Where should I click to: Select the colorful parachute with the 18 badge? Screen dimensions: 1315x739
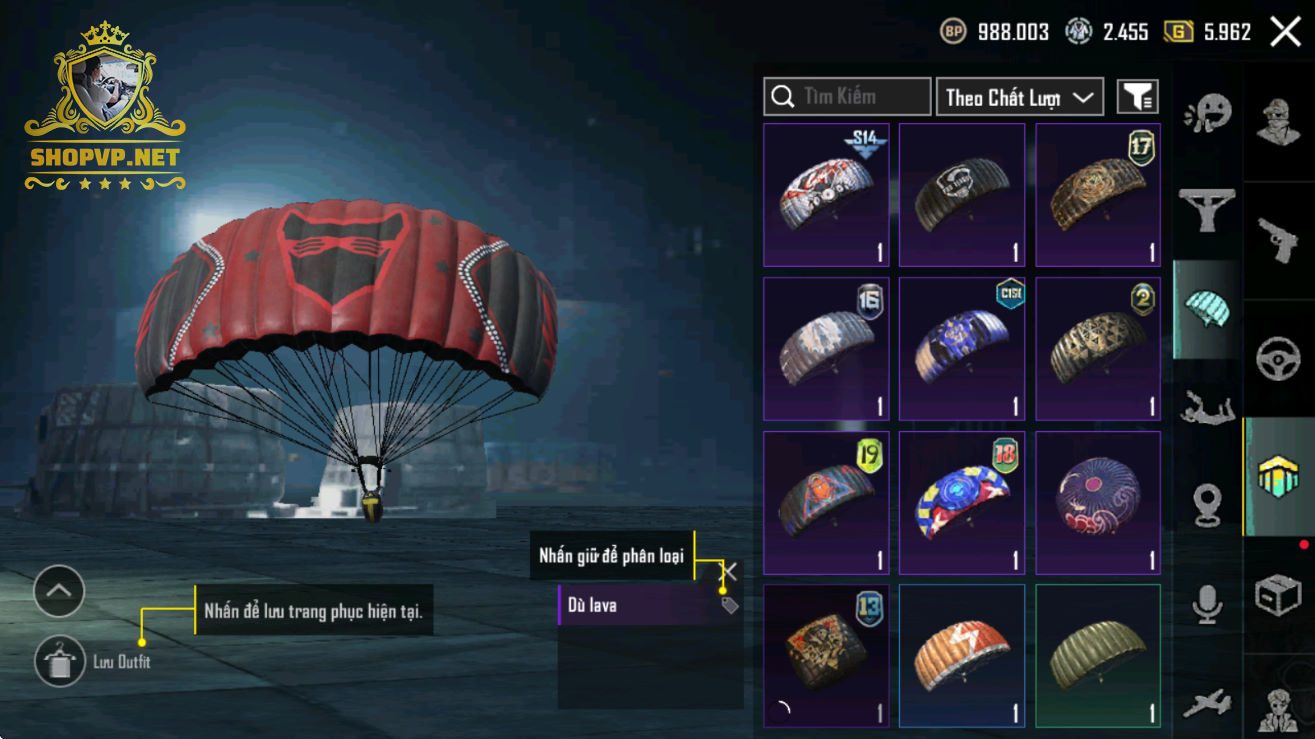(962, 503)
